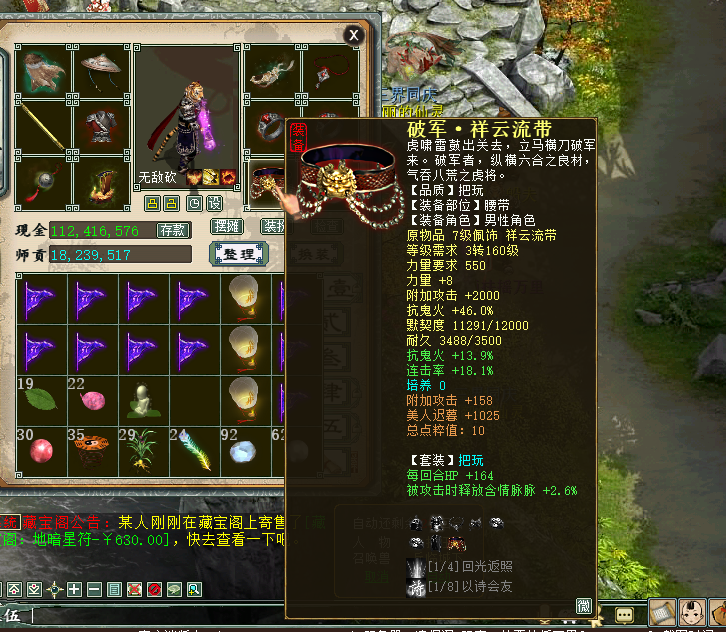The image size is (726, 632).
Task: Select the boots equipment slot
Action: coord(100,183)
